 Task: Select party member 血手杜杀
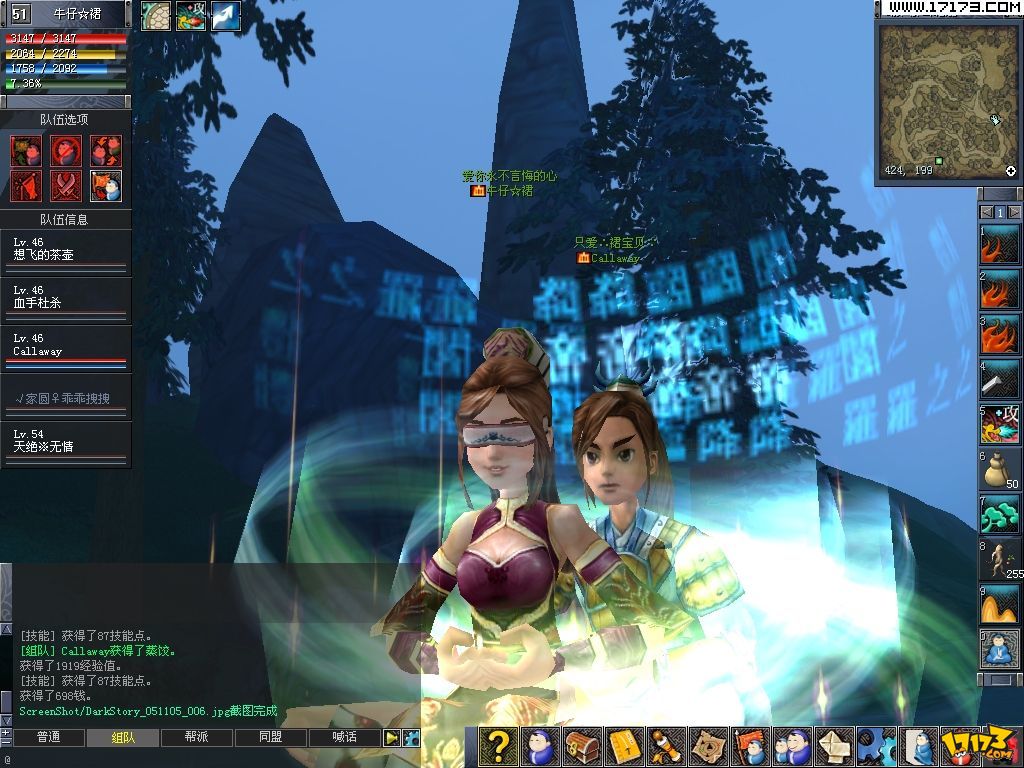pyautogui.click(x=66, y=298)
